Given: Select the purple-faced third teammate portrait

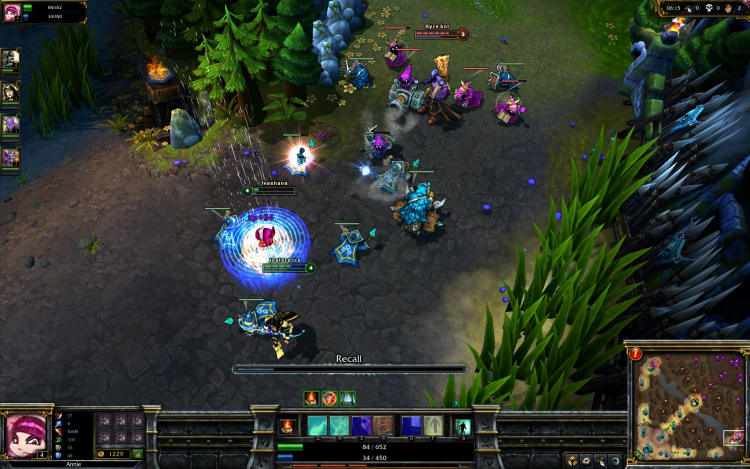Looking at the screenshot, I should (x=10, y=125).
